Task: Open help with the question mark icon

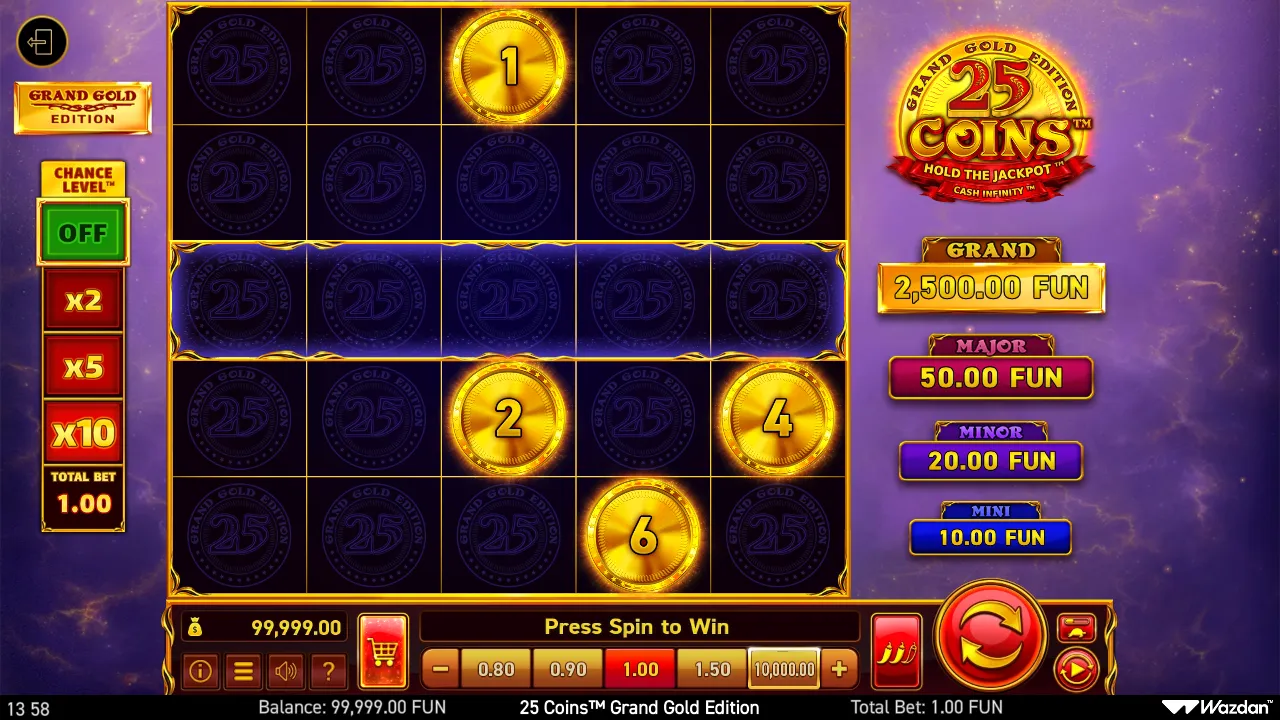Action: pos(329,671)
